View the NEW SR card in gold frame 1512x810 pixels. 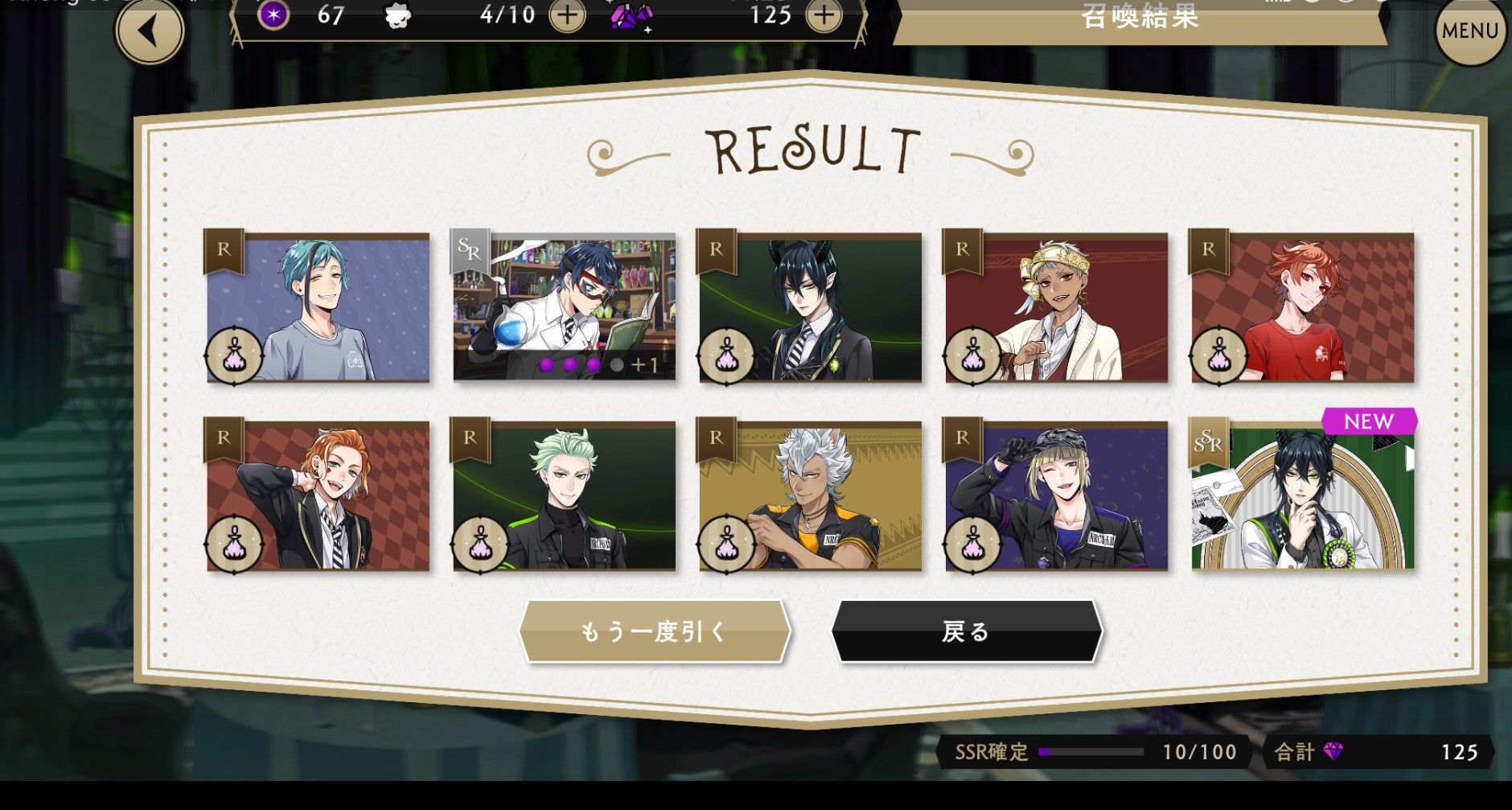click(x=1302, y=496)
